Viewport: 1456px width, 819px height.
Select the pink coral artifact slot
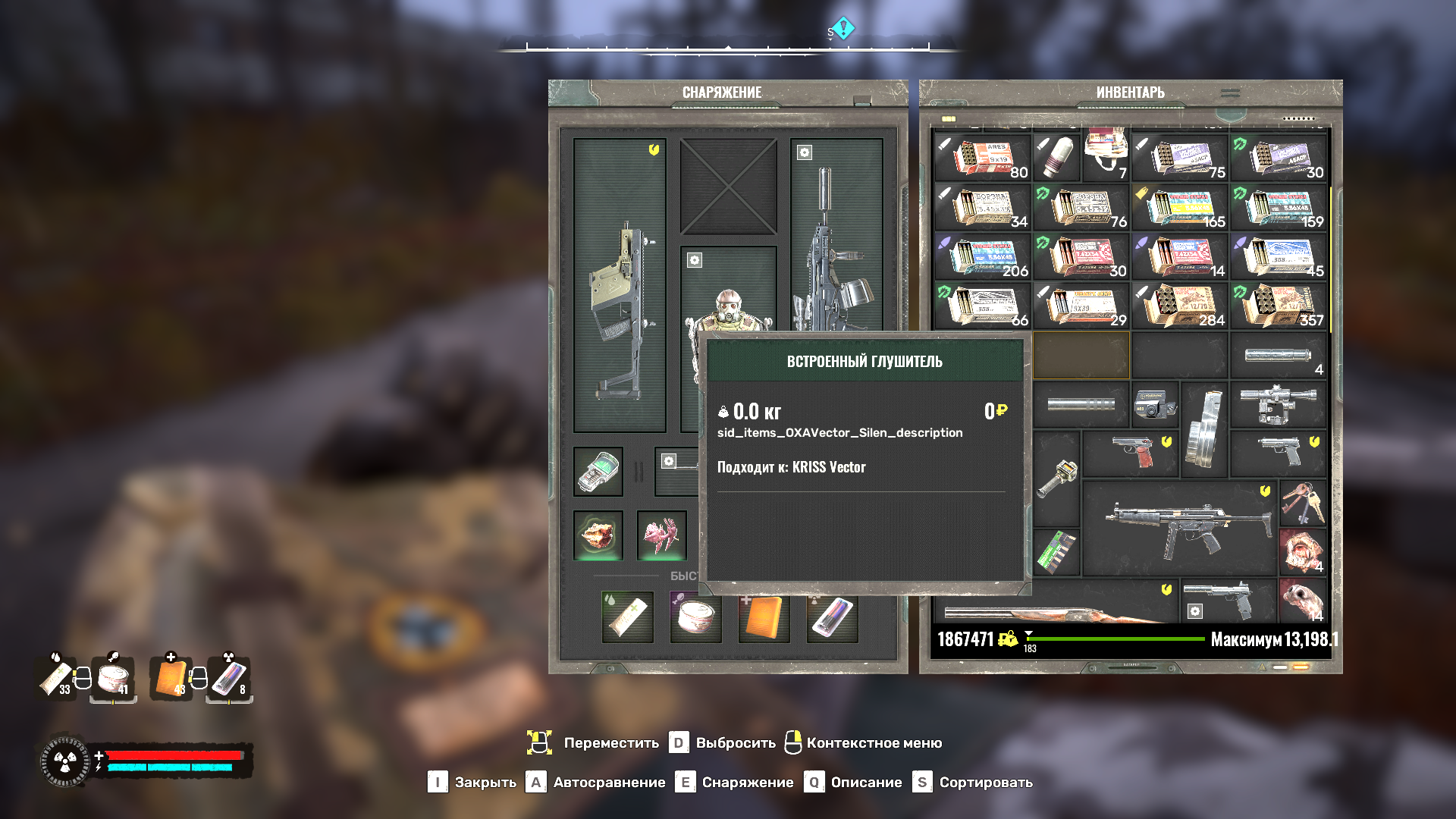click(x=662, y=535)
